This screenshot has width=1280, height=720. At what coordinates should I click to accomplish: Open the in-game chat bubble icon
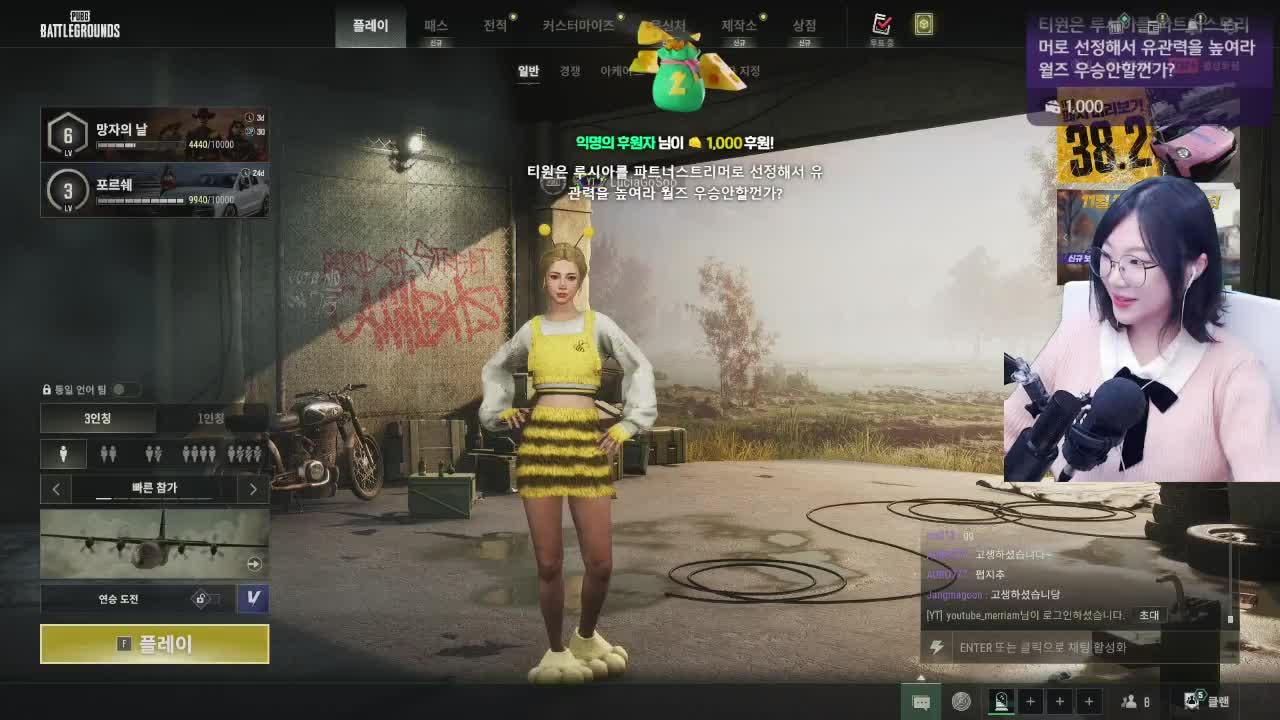(x=920, y=701)
